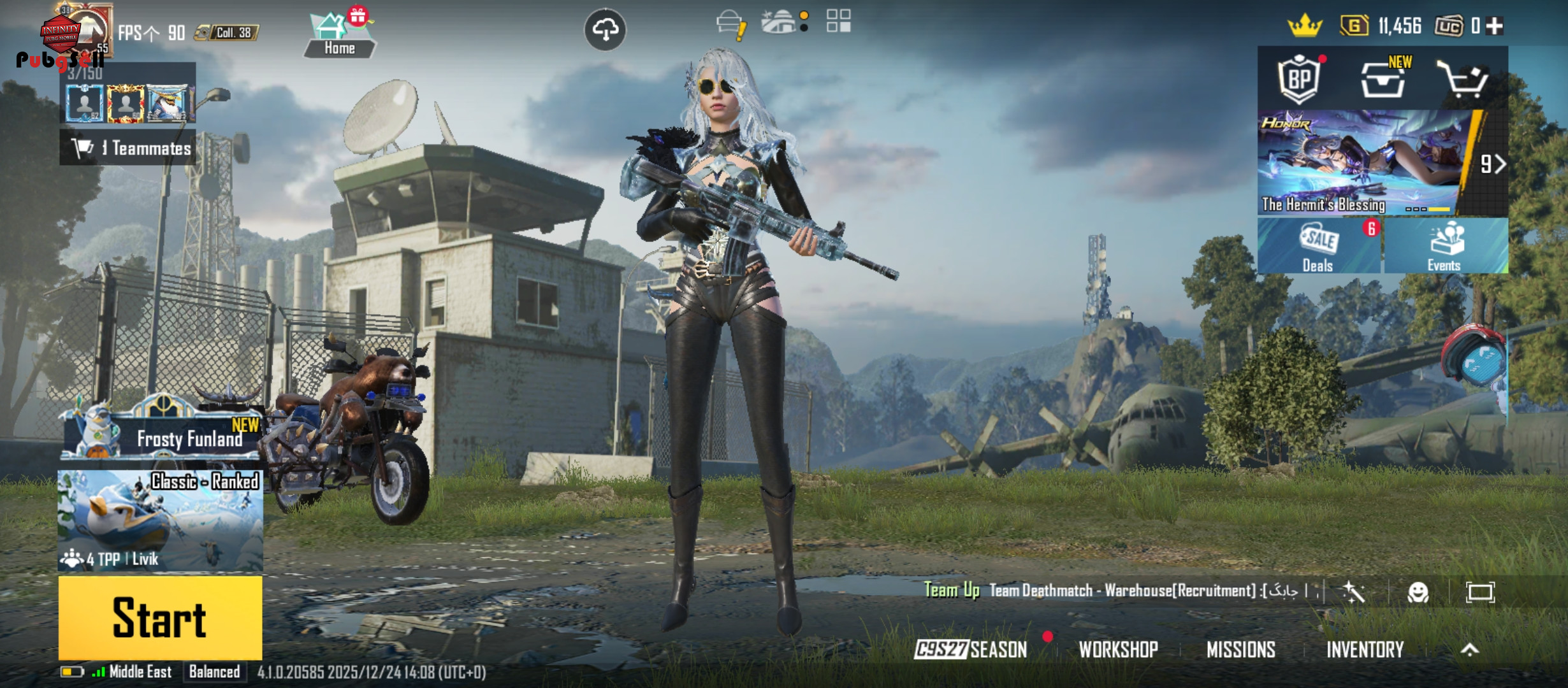Open the Missions menu
This screenshot has width=1568, height=688.
pos(1240,649)
